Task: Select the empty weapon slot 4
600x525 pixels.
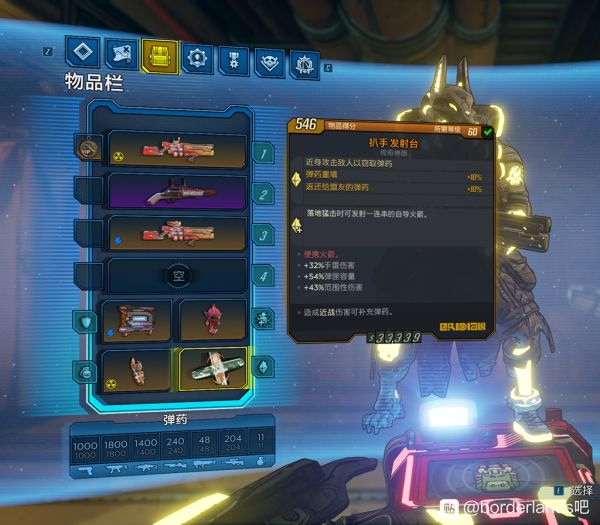Action: [176, 274]
